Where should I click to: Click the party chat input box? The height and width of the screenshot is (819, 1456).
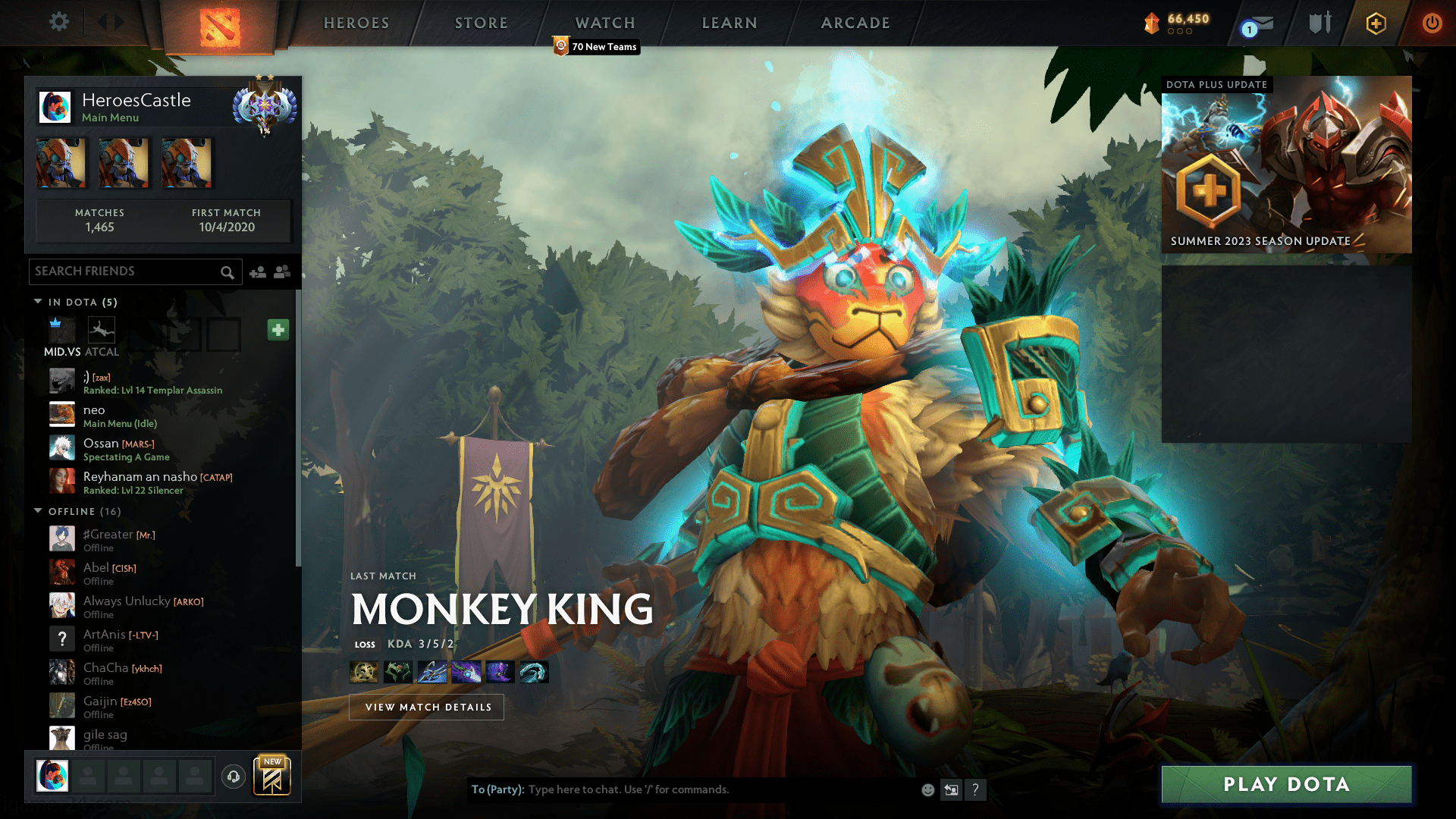point(720,789)
